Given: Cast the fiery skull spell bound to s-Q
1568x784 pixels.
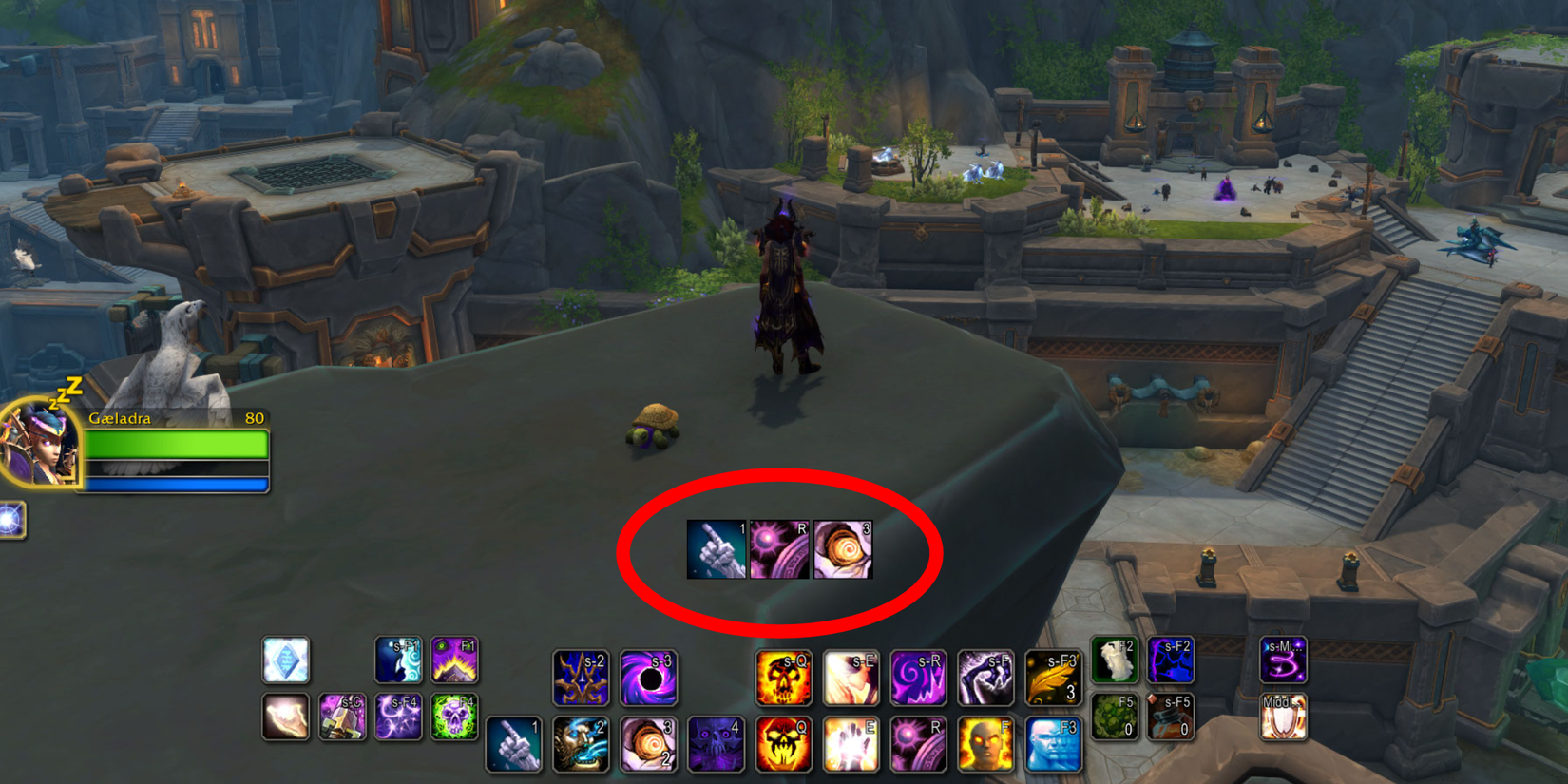Looking at the screenshot, I should tap(783, 677).
